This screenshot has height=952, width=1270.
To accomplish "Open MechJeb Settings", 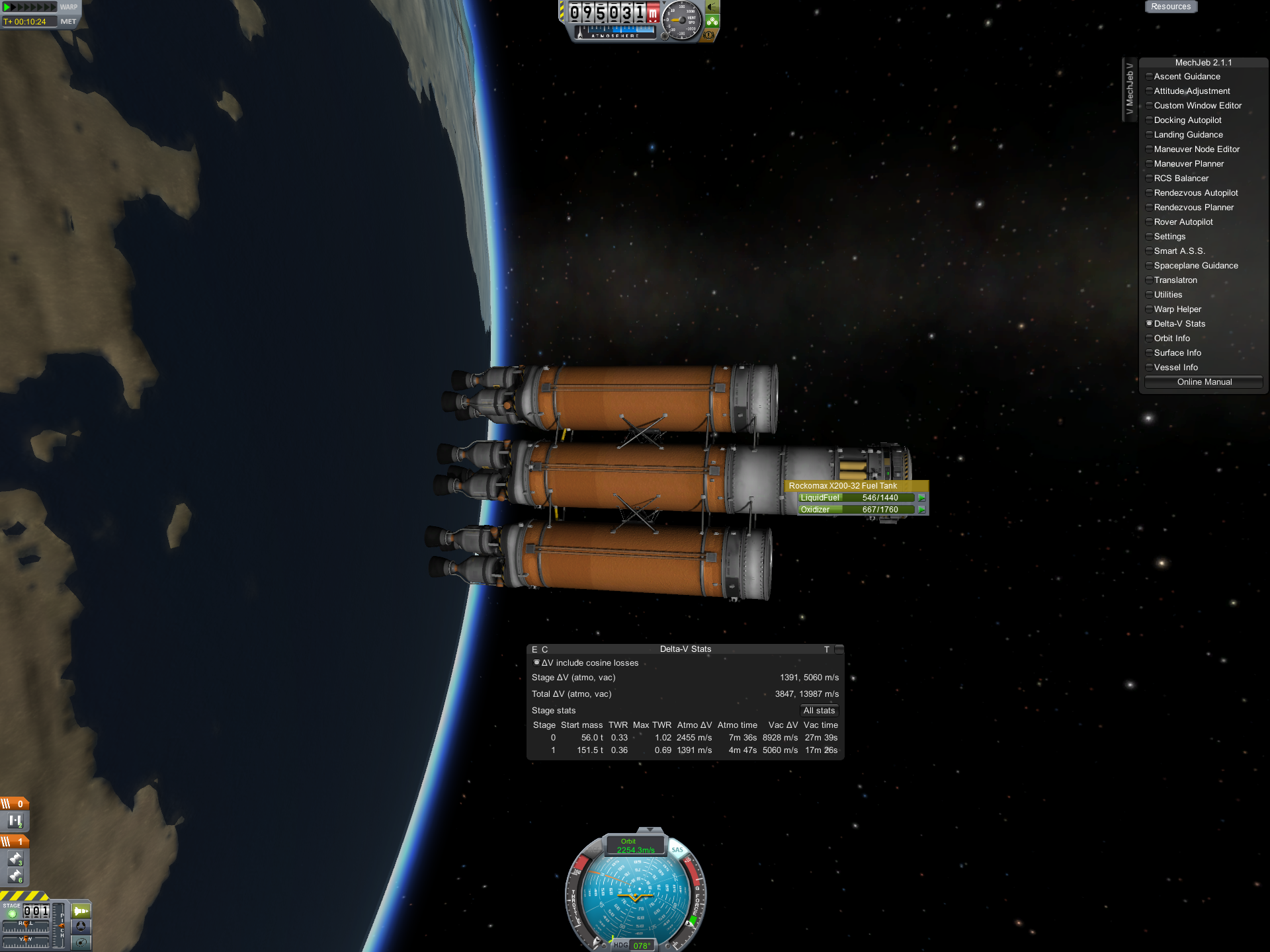I will coord(1169,237).
